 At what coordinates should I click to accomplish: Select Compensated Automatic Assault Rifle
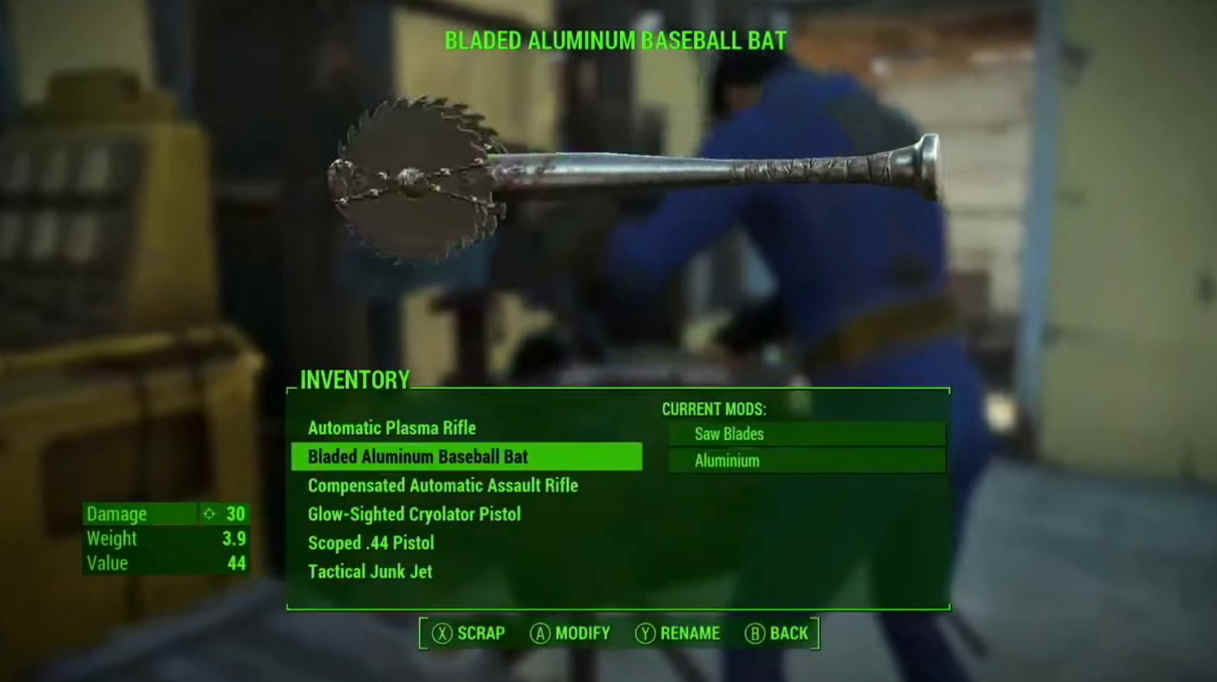(443, 486)
